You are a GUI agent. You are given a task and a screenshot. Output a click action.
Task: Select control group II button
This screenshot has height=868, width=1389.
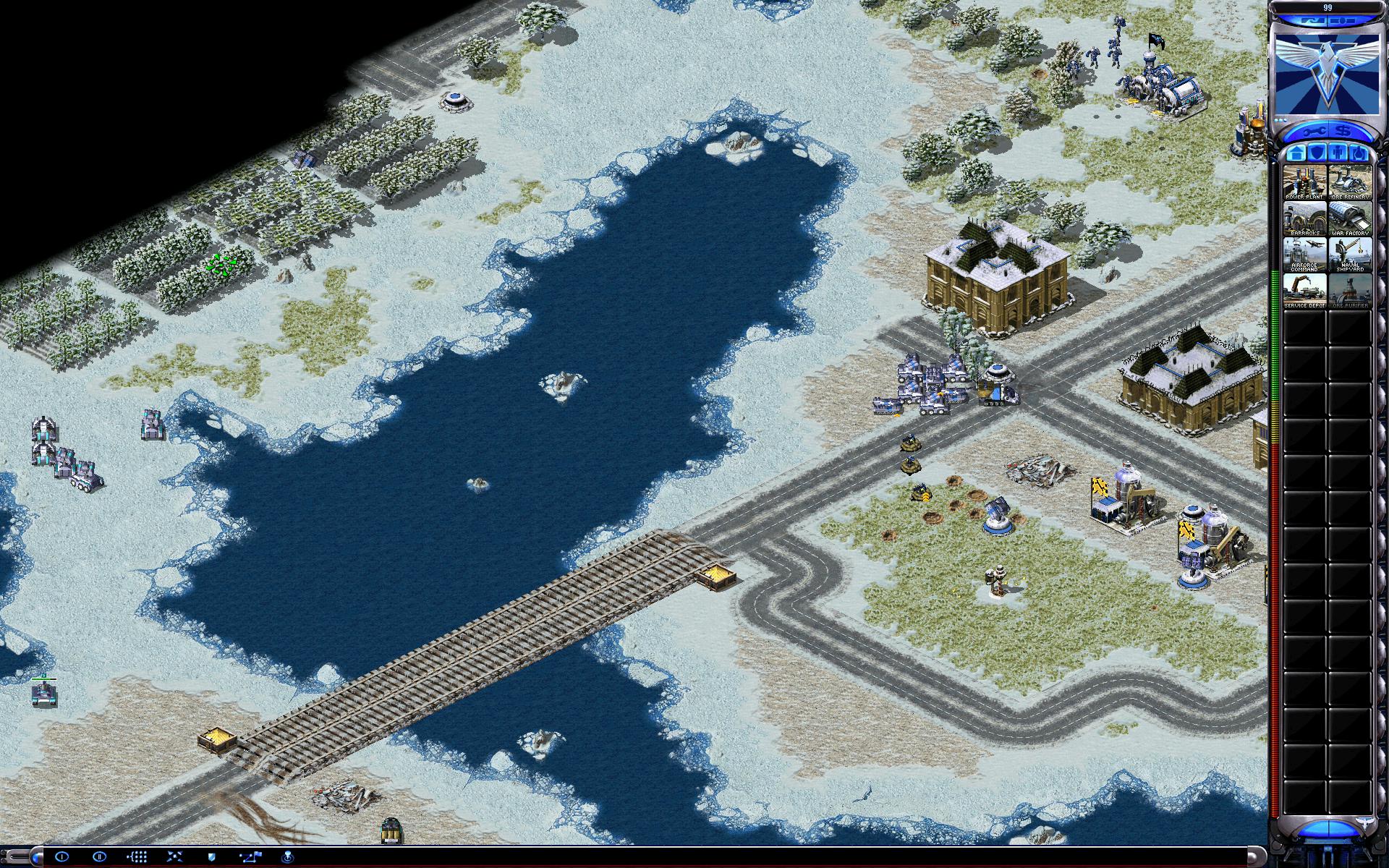coord(100,857)
